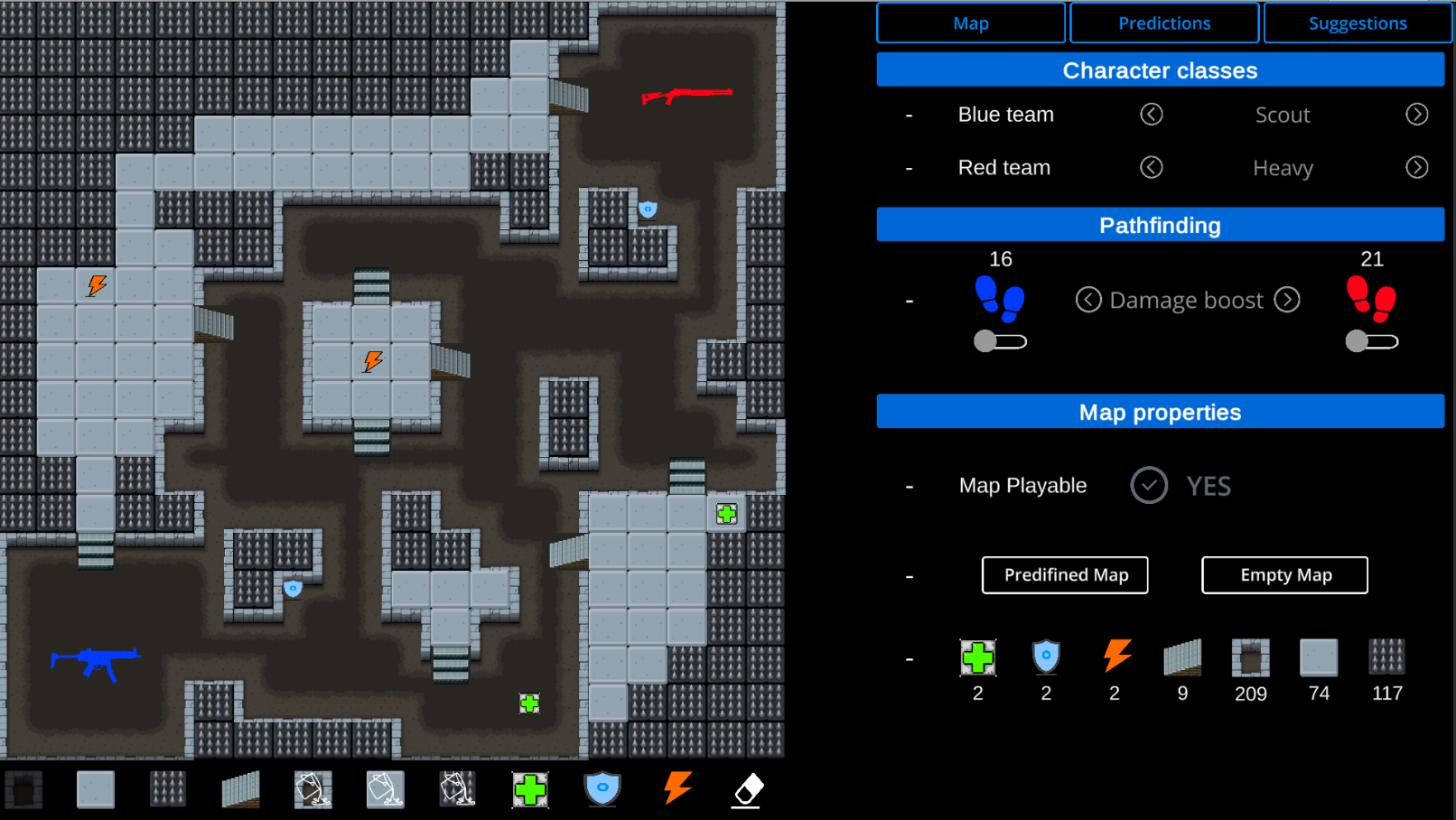This screenshot has width=1456, height=820.
Task: Select previous pathfinding target before Damage boost
Action: 1088,300
